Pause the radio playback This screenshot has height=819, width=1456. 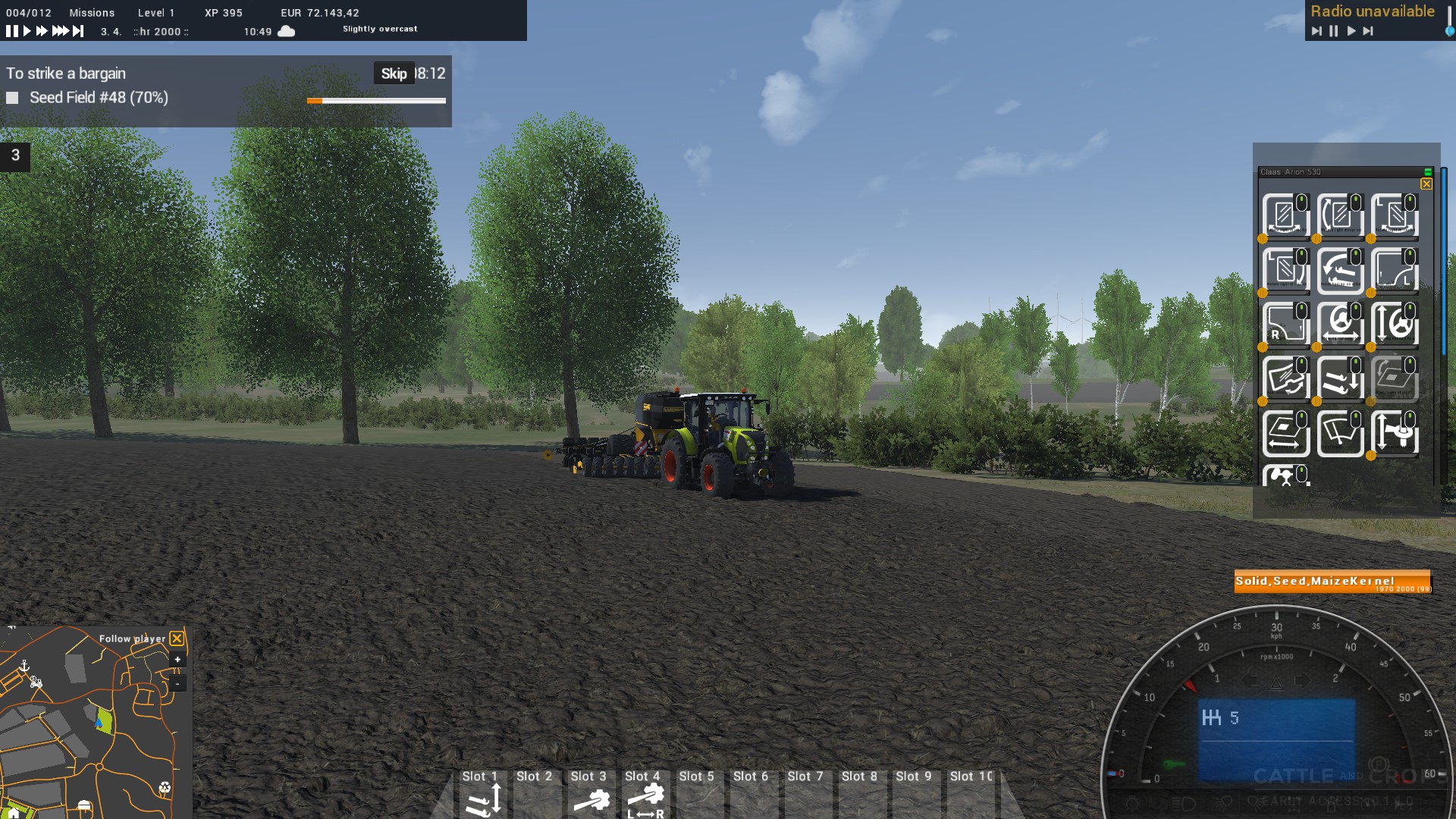point(1334,31)
